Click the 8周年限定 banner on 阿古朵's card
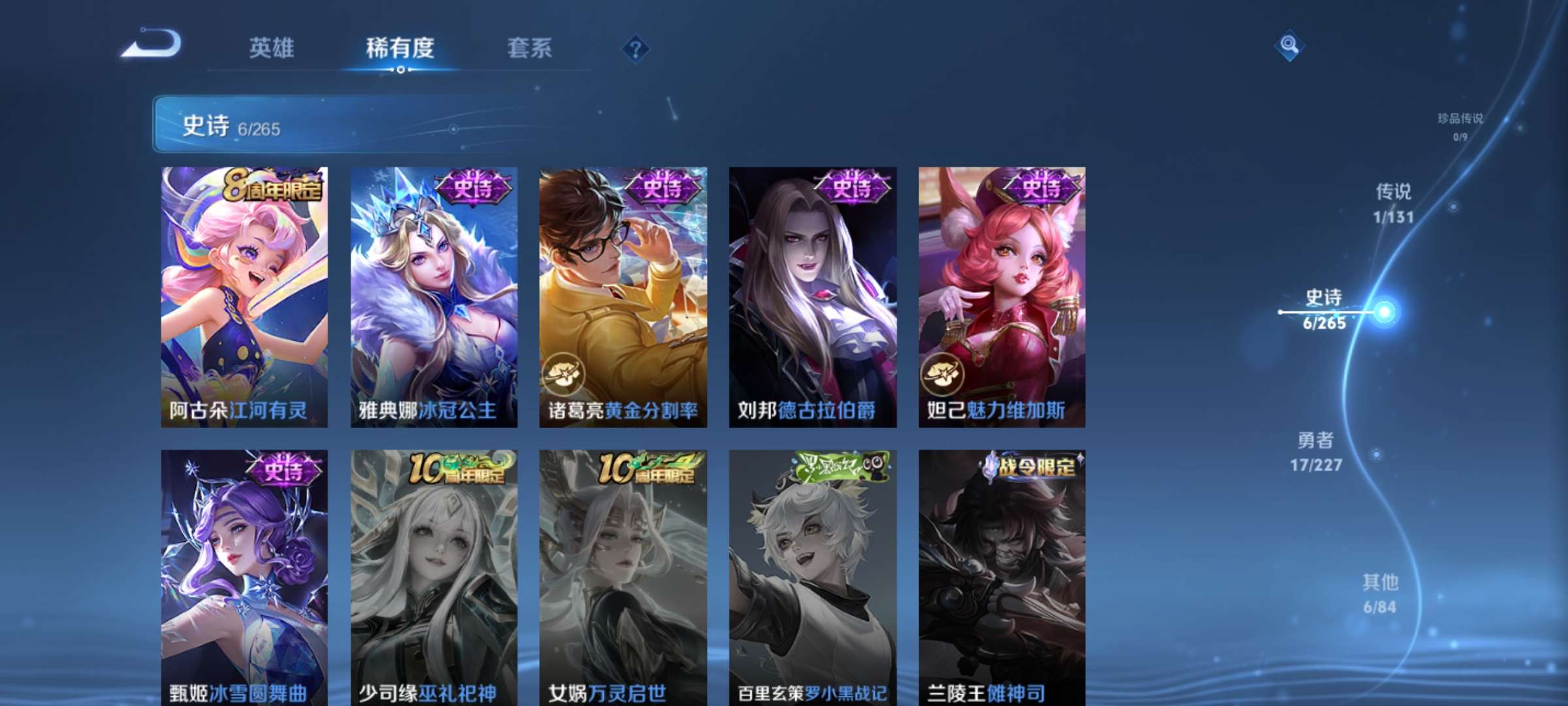Image resolution: width=1568 pixels, height=706 pixels. pos(274,188)
